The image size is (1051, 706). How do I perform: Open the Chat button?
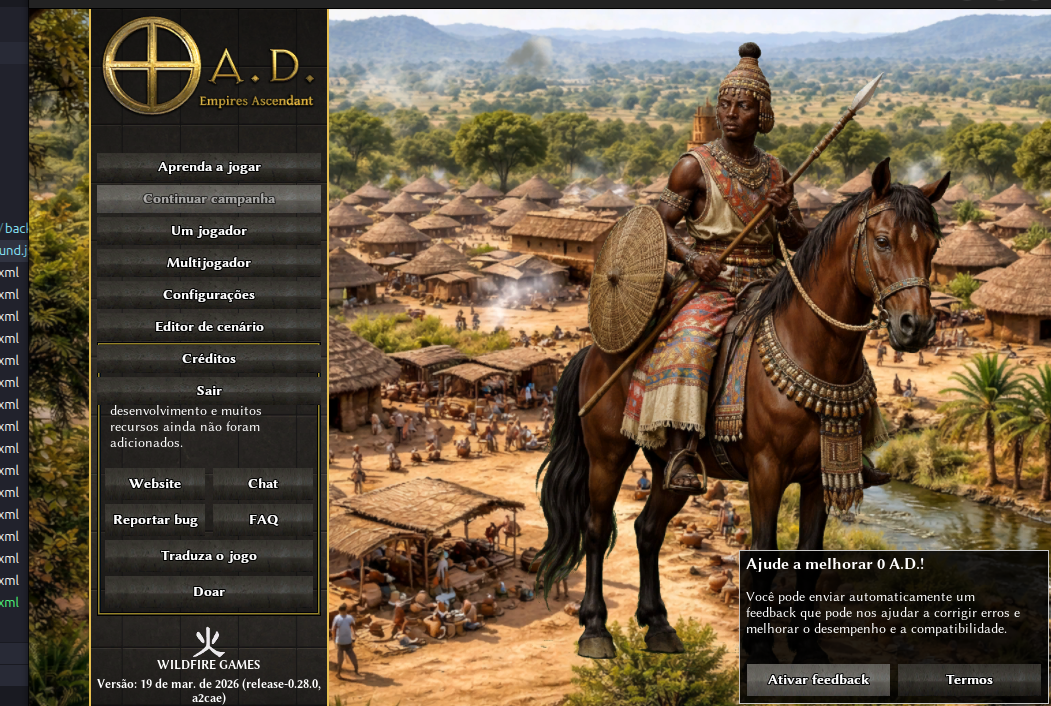[263, 484]
